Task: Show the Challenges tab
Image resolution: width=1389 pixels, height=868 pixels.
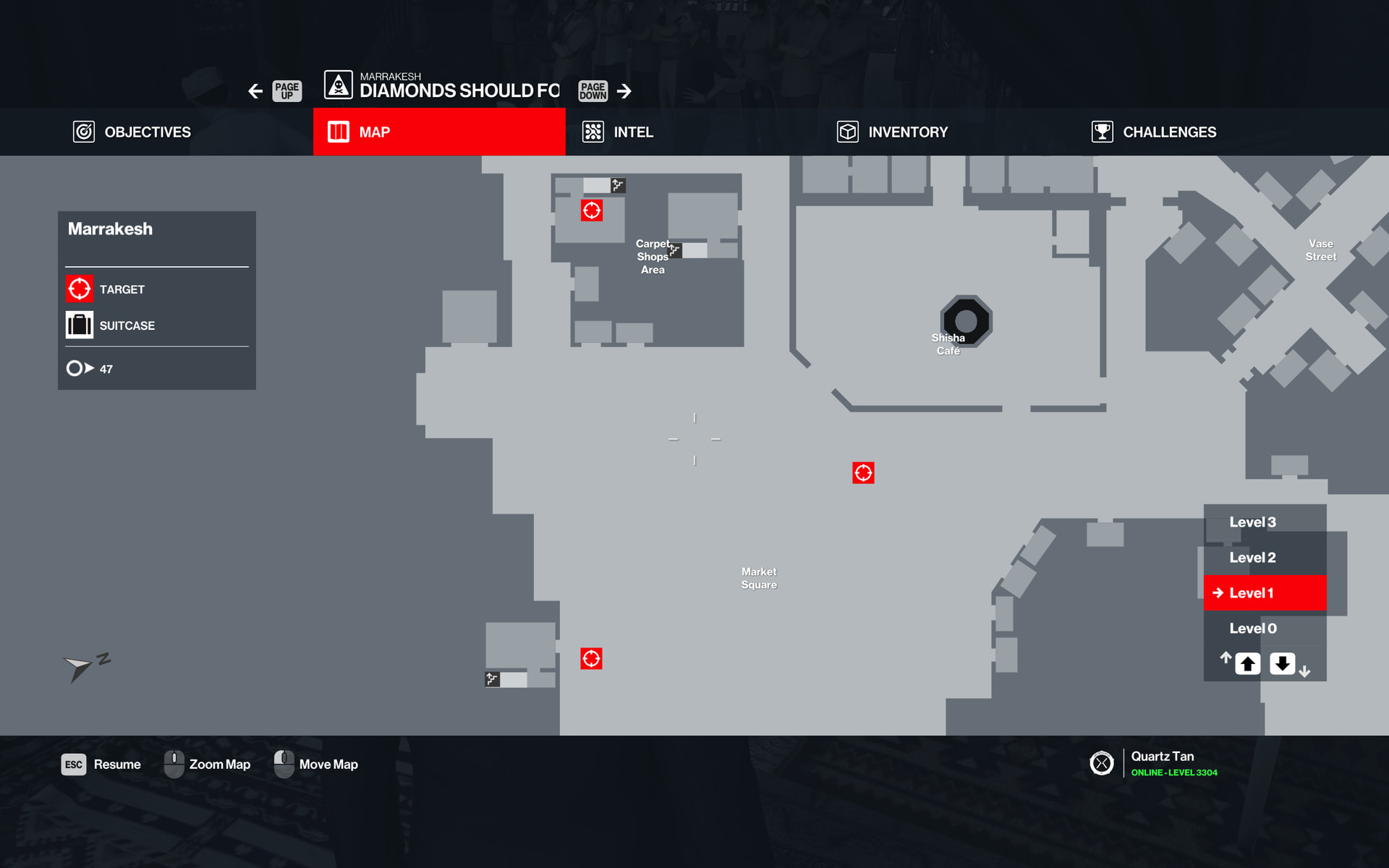Action: point(1155,132)
